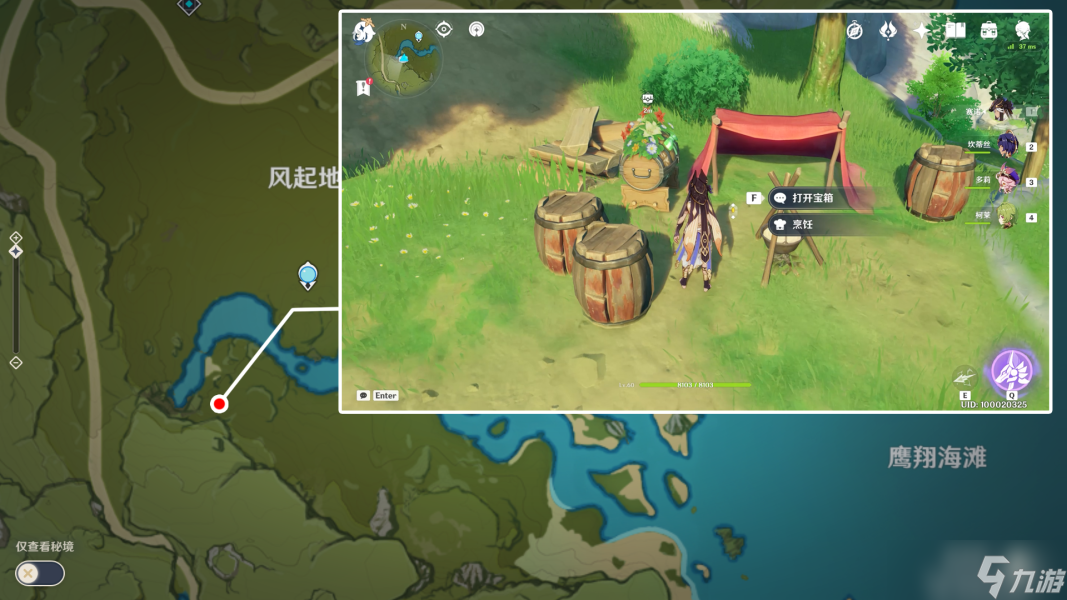The image size is (1067, 600).
Task: Switch to party member 多莉
Action: [1006, 181]
